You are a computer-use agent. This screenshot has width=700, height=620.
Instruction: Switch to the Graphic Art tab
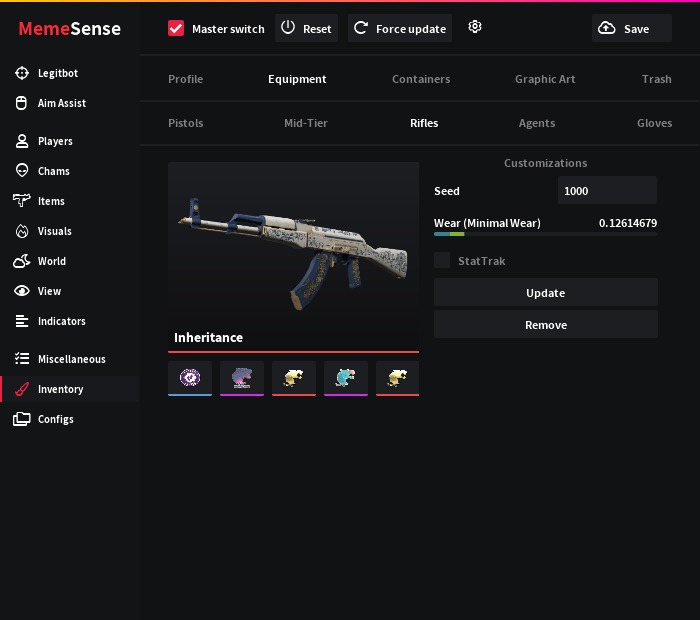[x=545, y=79]
